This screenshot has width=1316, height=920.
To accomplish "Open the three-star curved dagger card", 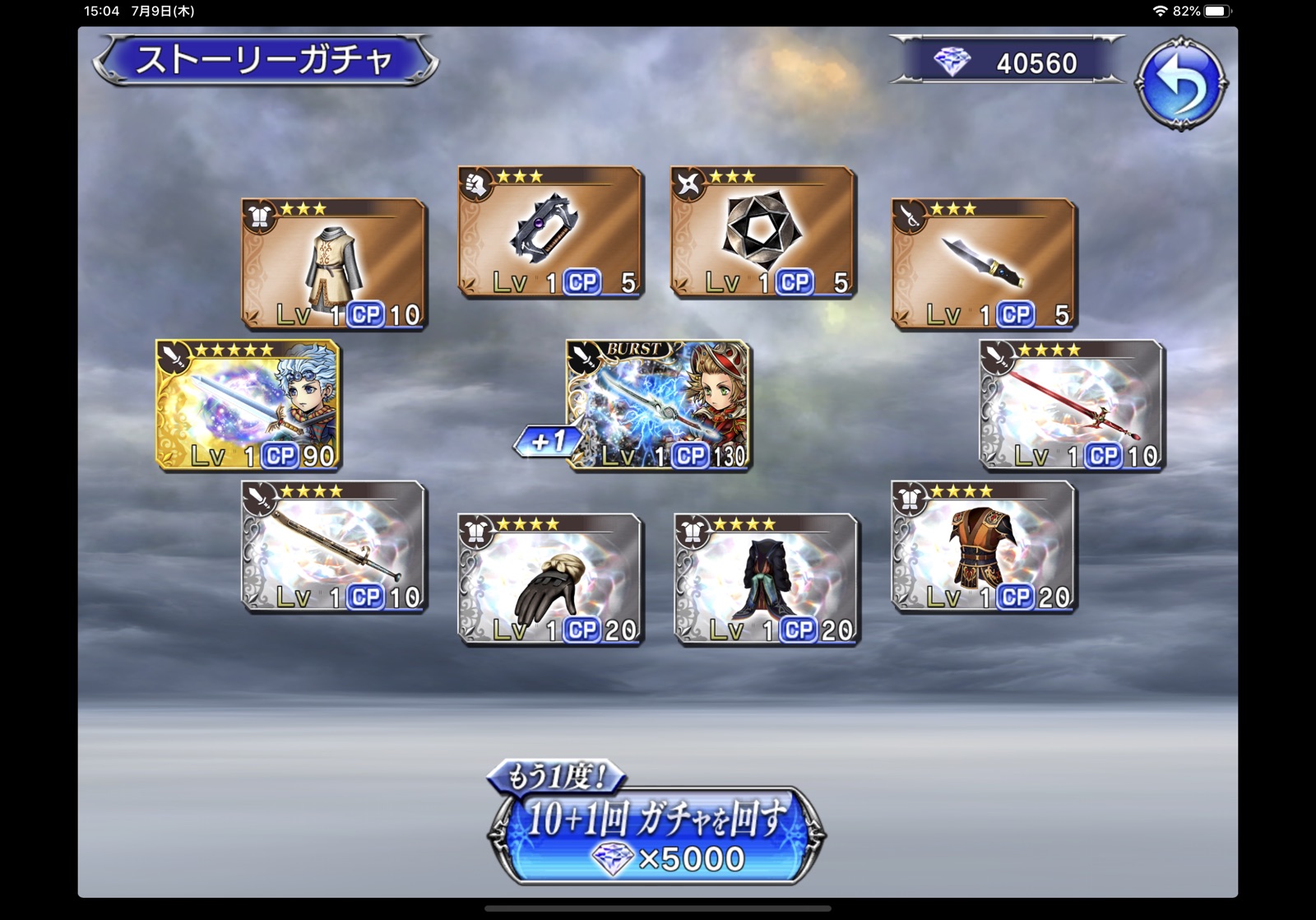I will click(984, 263).
